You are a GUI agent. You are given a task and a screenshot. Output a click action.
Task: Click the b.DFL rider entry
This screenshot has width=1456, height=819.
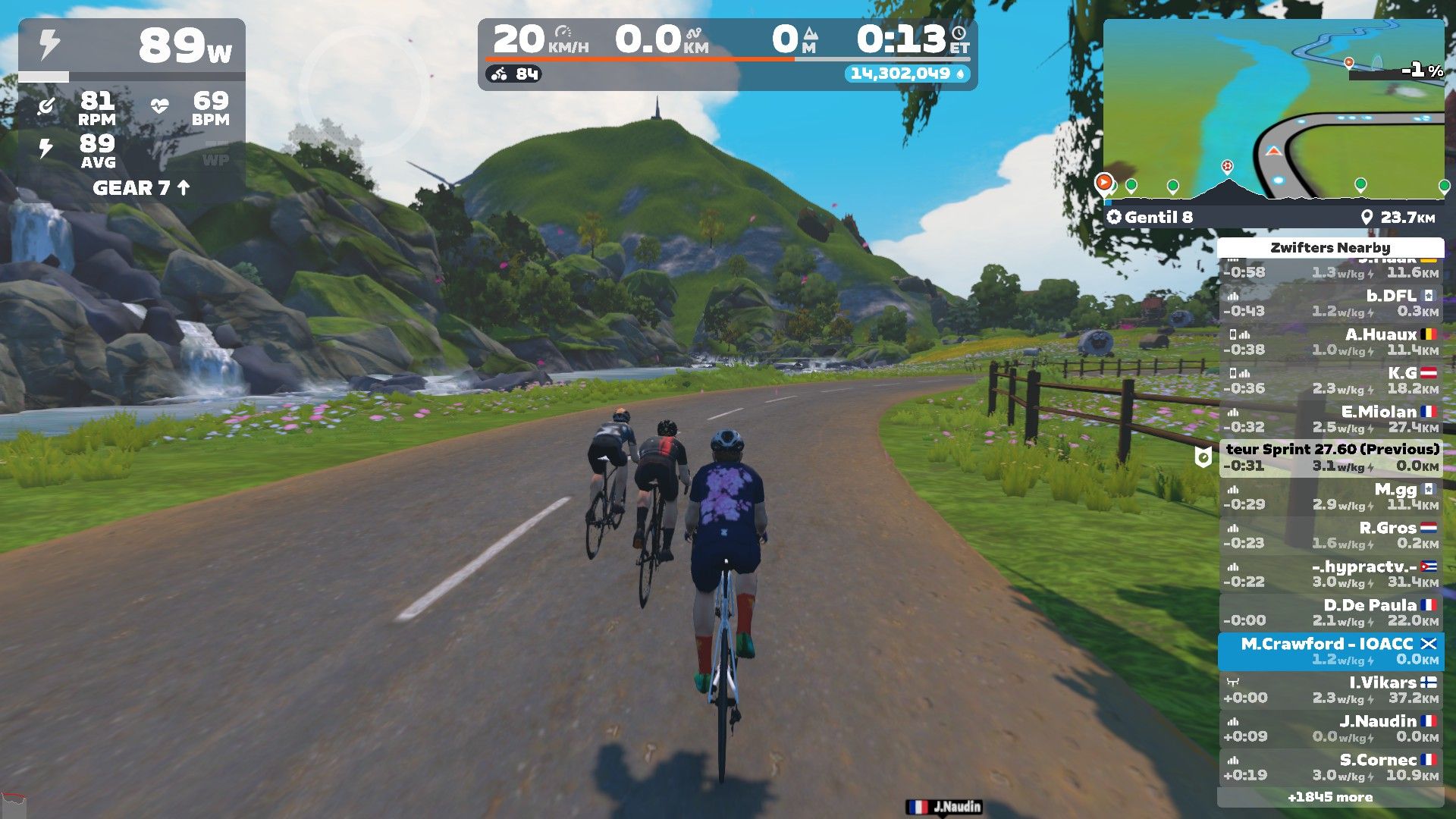tap(1331, 303)
